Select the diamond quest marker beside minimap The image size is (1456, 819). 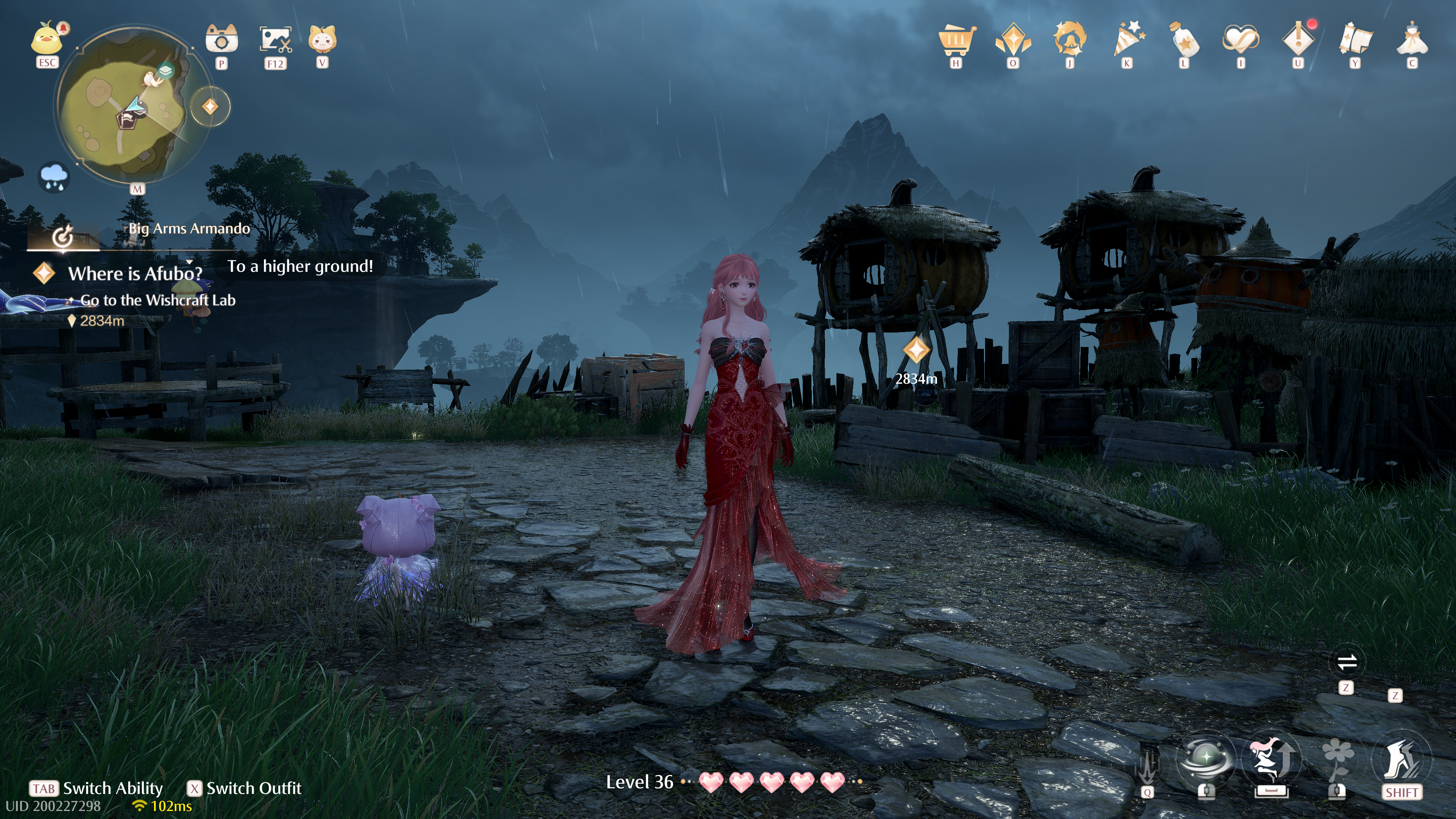point(210,106)
